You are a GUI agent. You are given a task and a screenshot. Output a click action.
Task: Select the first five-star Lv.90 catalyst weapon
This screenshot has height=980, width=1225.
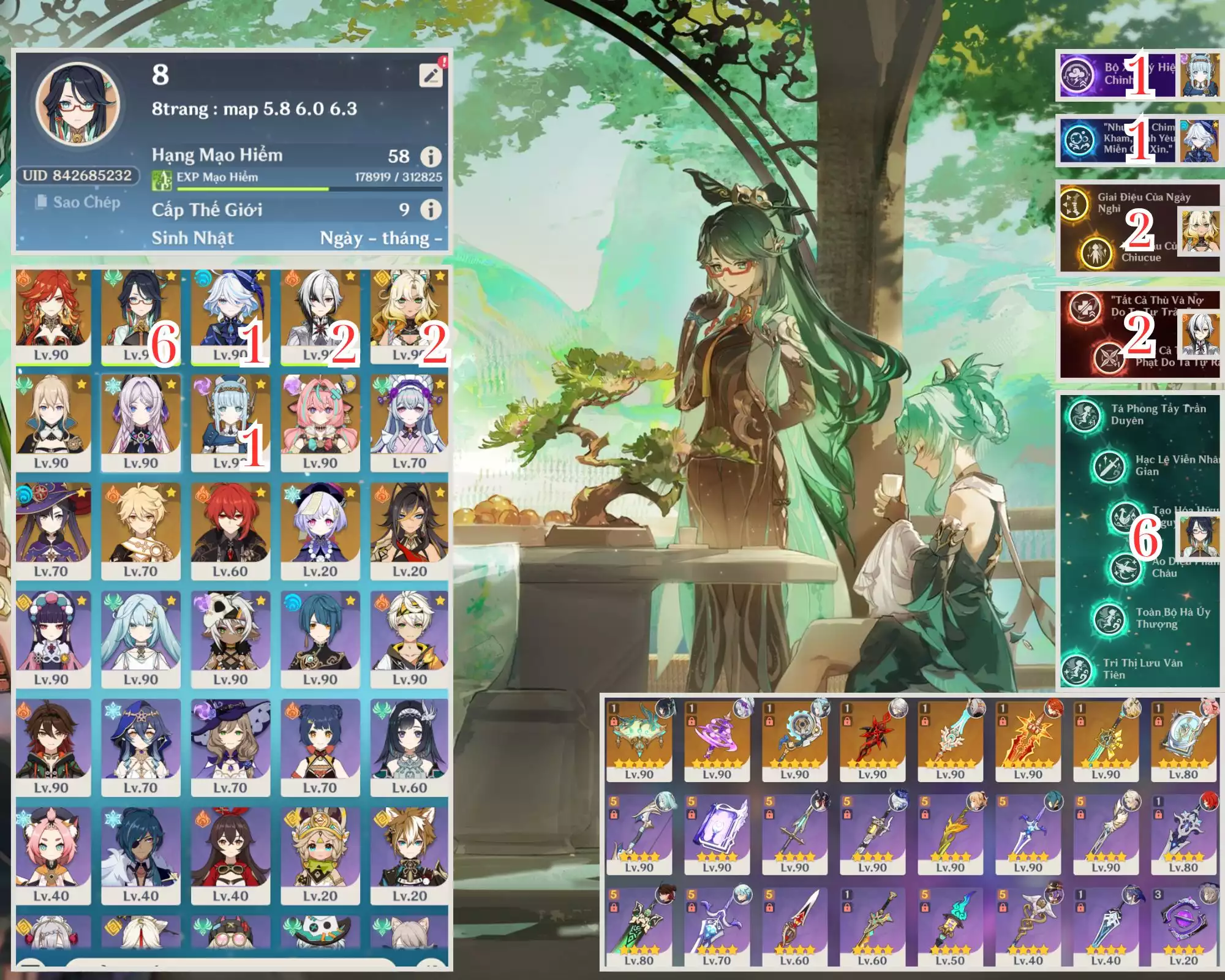pyautogui.click(x=639, y=739)
